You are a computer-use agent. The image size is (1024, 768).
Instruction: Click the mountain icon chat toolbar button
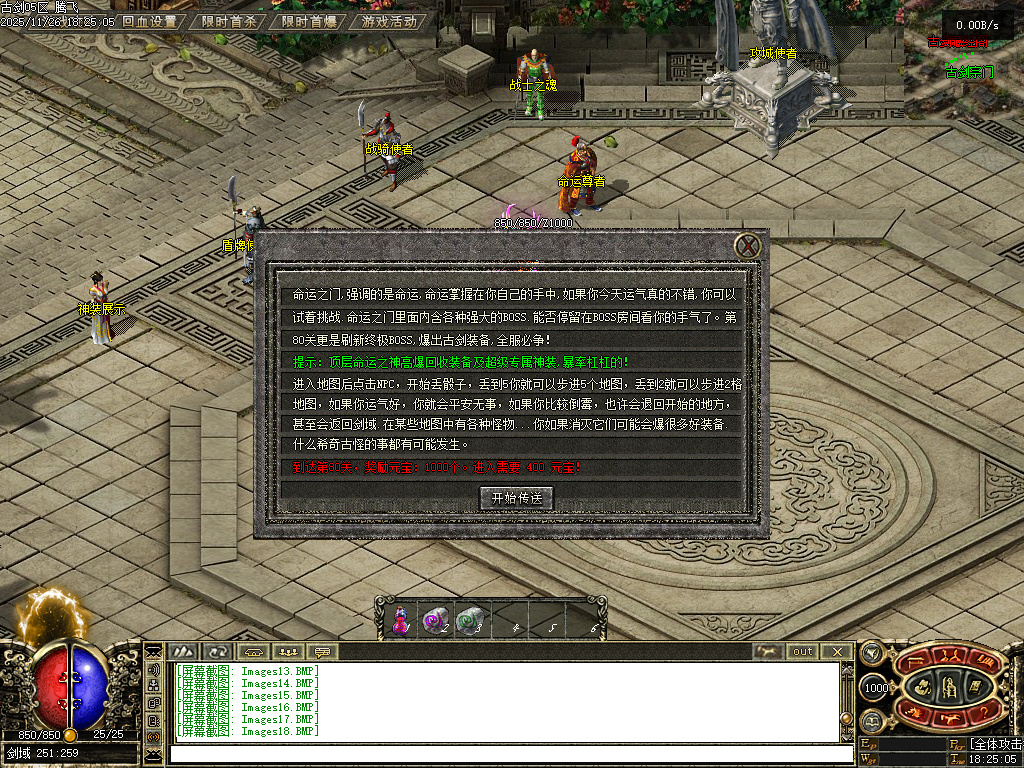coord(183,651)
